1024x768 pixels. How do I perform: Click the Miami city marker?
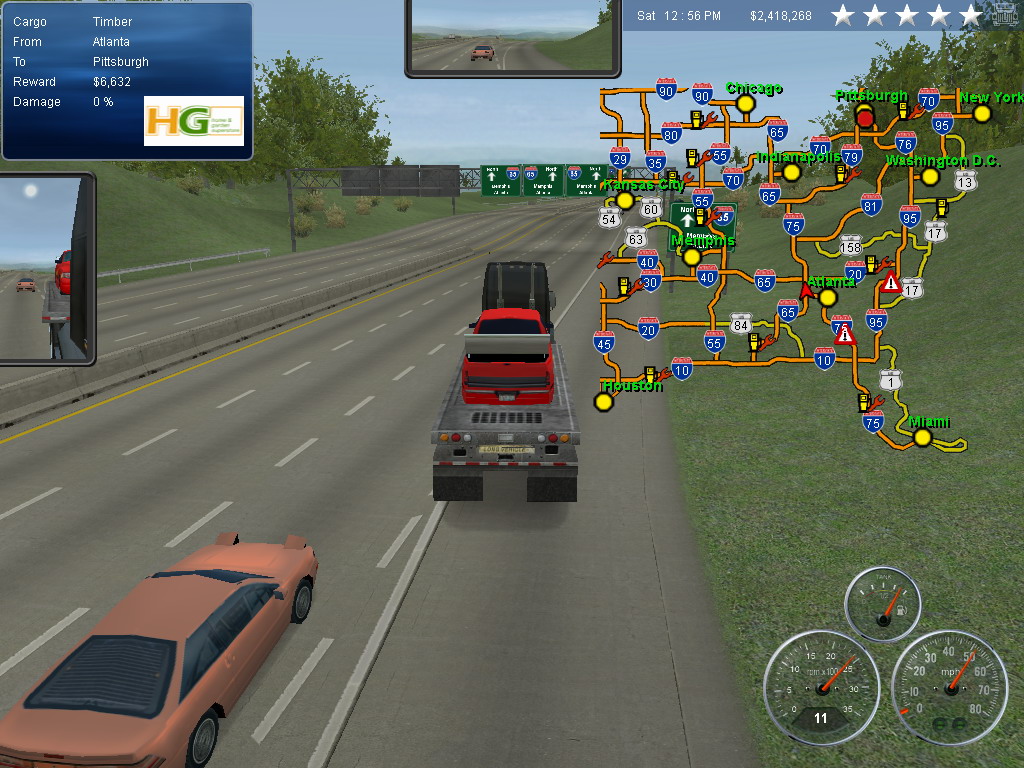(922, 437)
